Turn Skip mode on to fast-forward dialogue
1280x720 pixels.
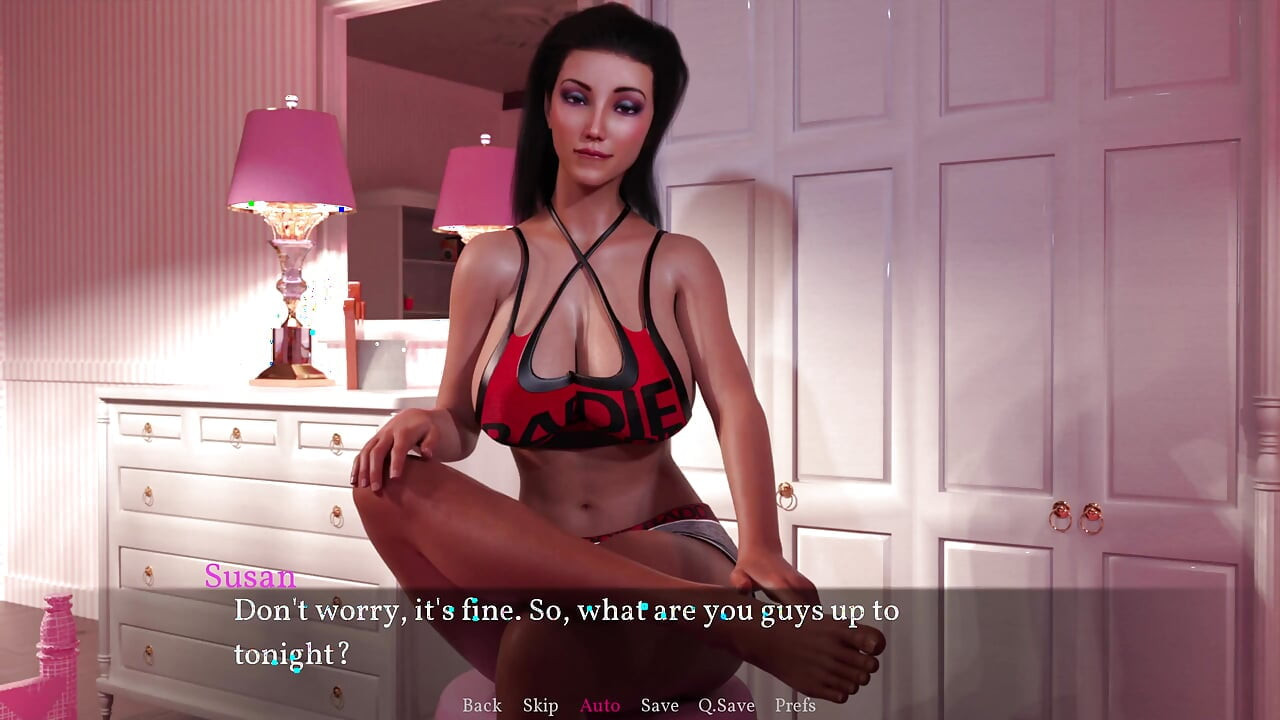point(541,705)
